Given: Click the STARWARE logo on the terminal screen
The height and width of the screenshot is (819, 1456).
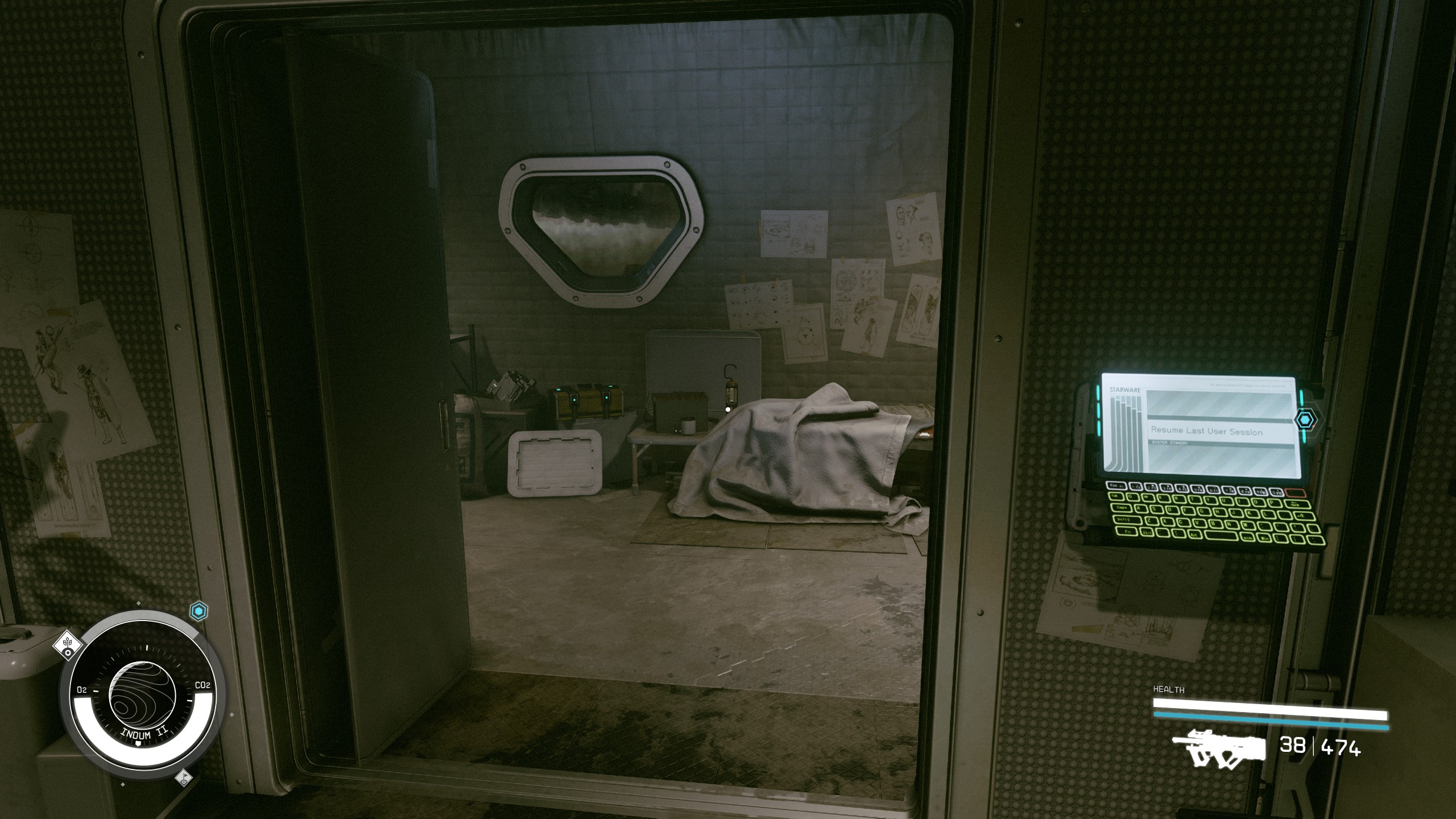Looking at the screenshot, I should pyautogui.click(x=1125, y=390).
